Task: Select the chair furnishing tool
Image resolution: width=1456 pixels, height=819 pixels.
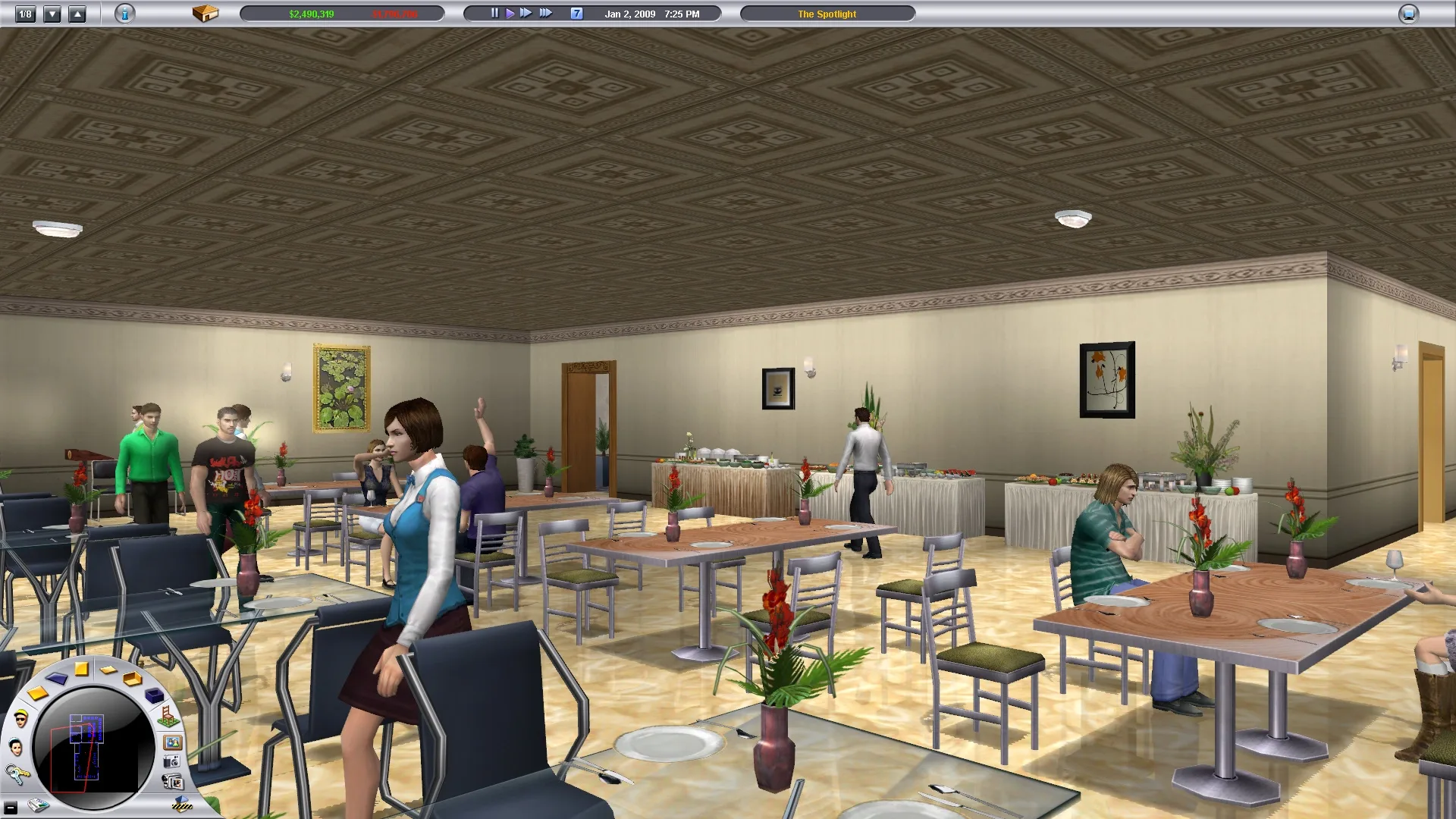Action: click(168, 717)
